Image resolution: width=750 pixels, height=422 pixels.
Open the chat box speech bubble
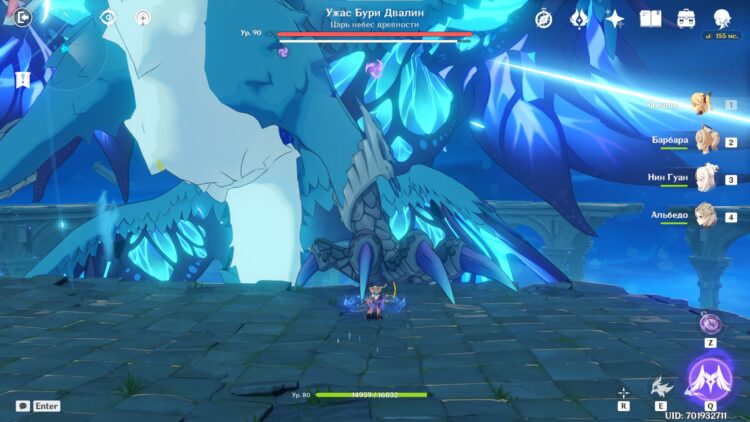[22, 406]
